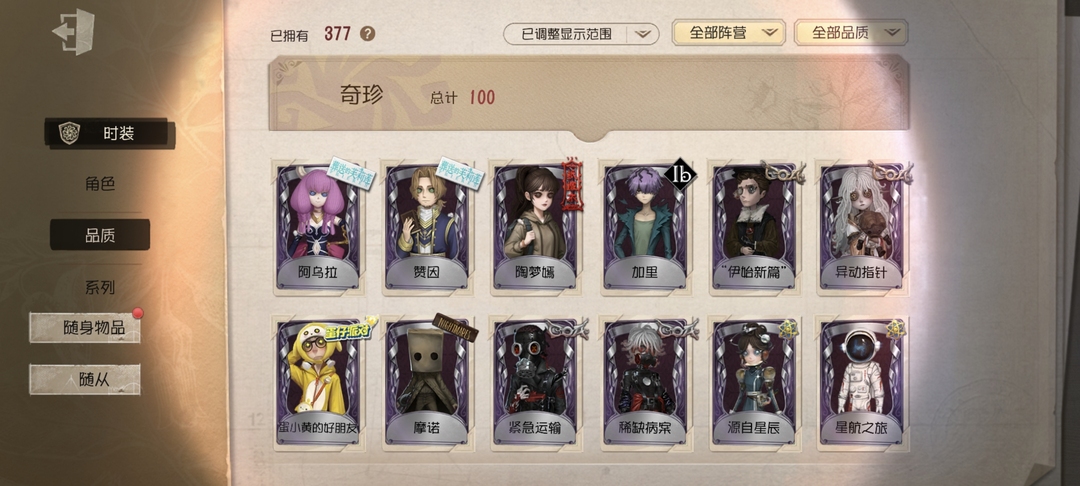Open the 时装 costume menu

110,134
